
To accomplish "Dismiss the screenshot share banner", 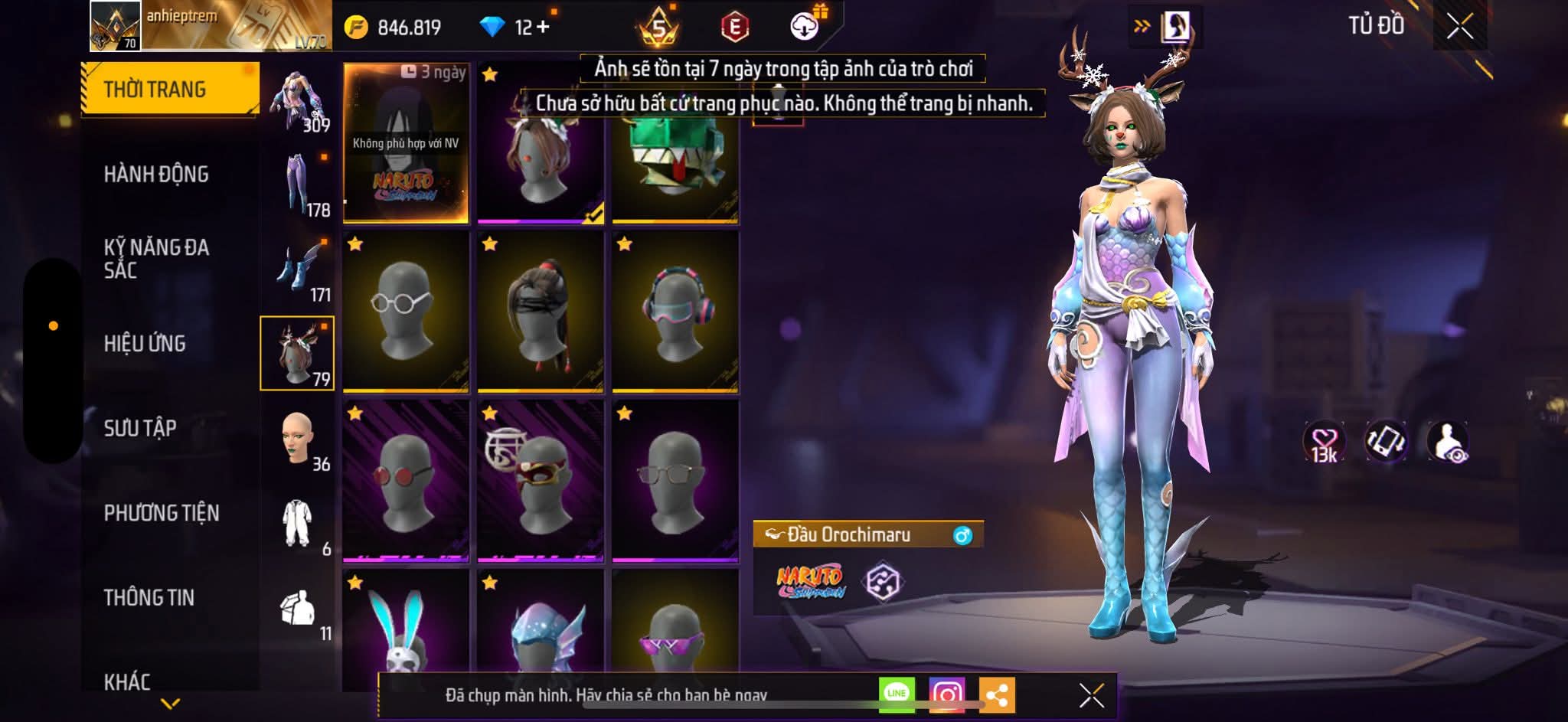I will (x=1091, y=695).
